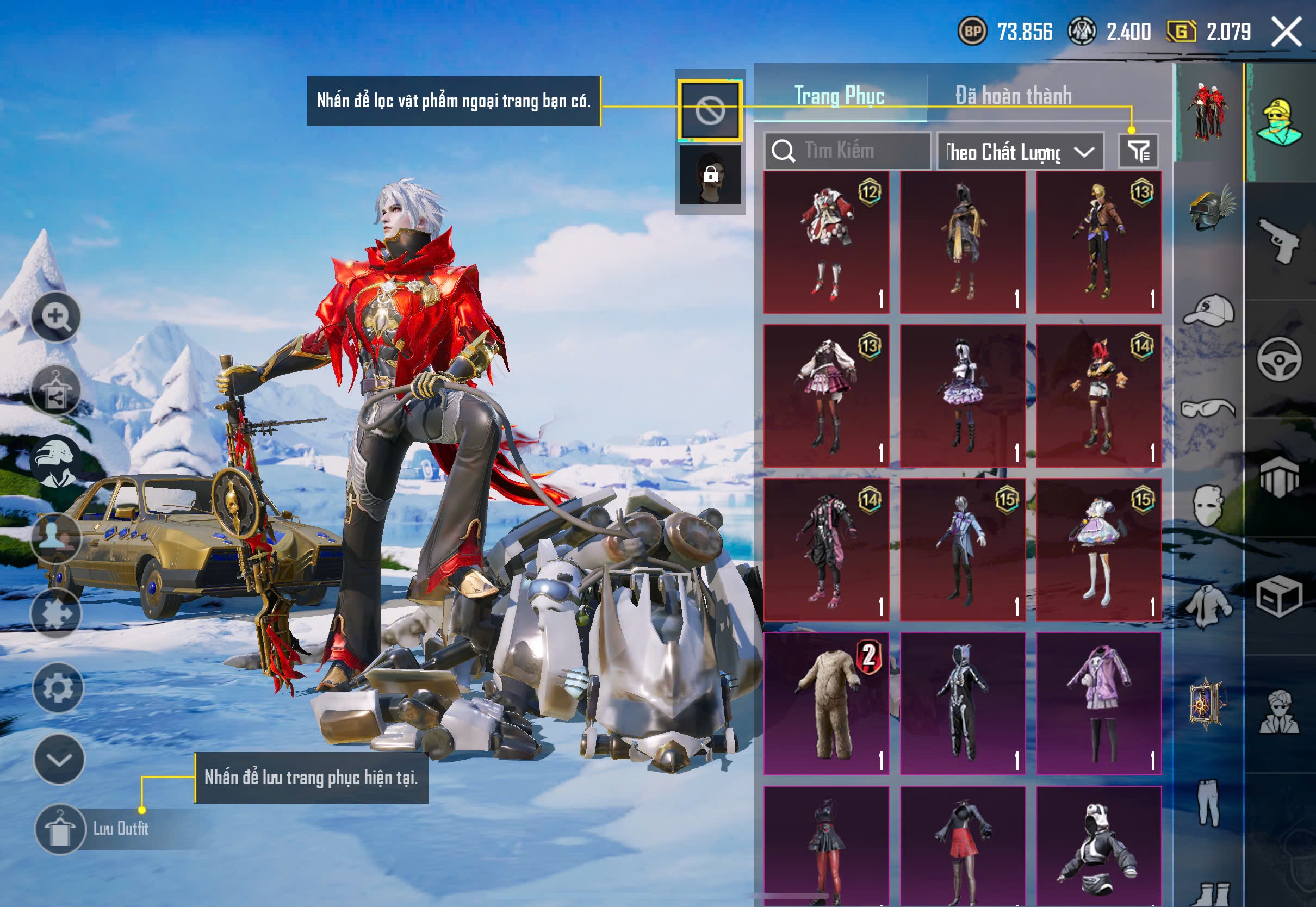Image resolution: width=1316 pixels, height=907 pixels.
Task: Close the wardrobe screen
Action: coord(1286,32)
